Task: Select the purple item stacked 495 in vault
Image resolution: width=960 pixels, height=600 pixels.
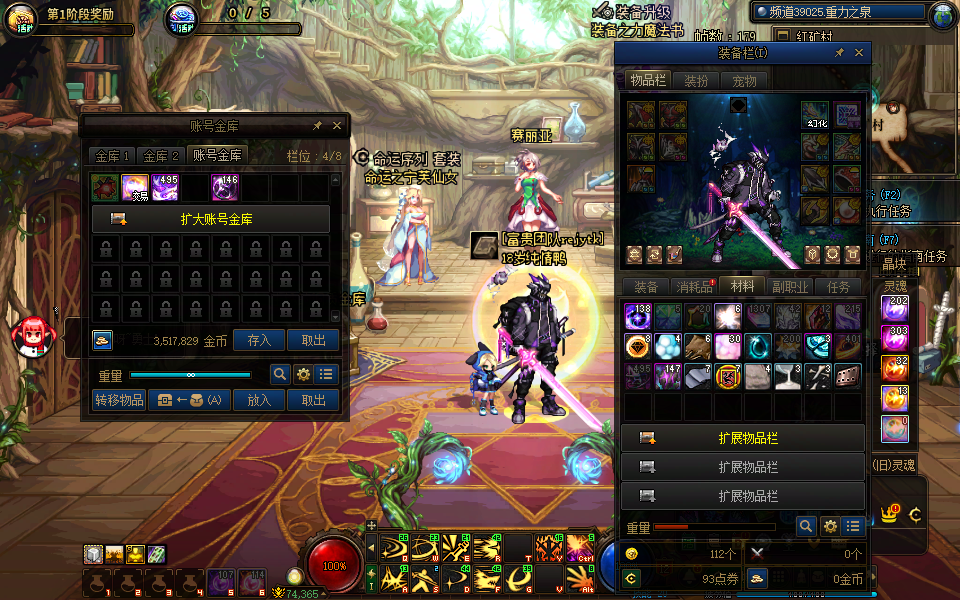Action: pos(165,187)
